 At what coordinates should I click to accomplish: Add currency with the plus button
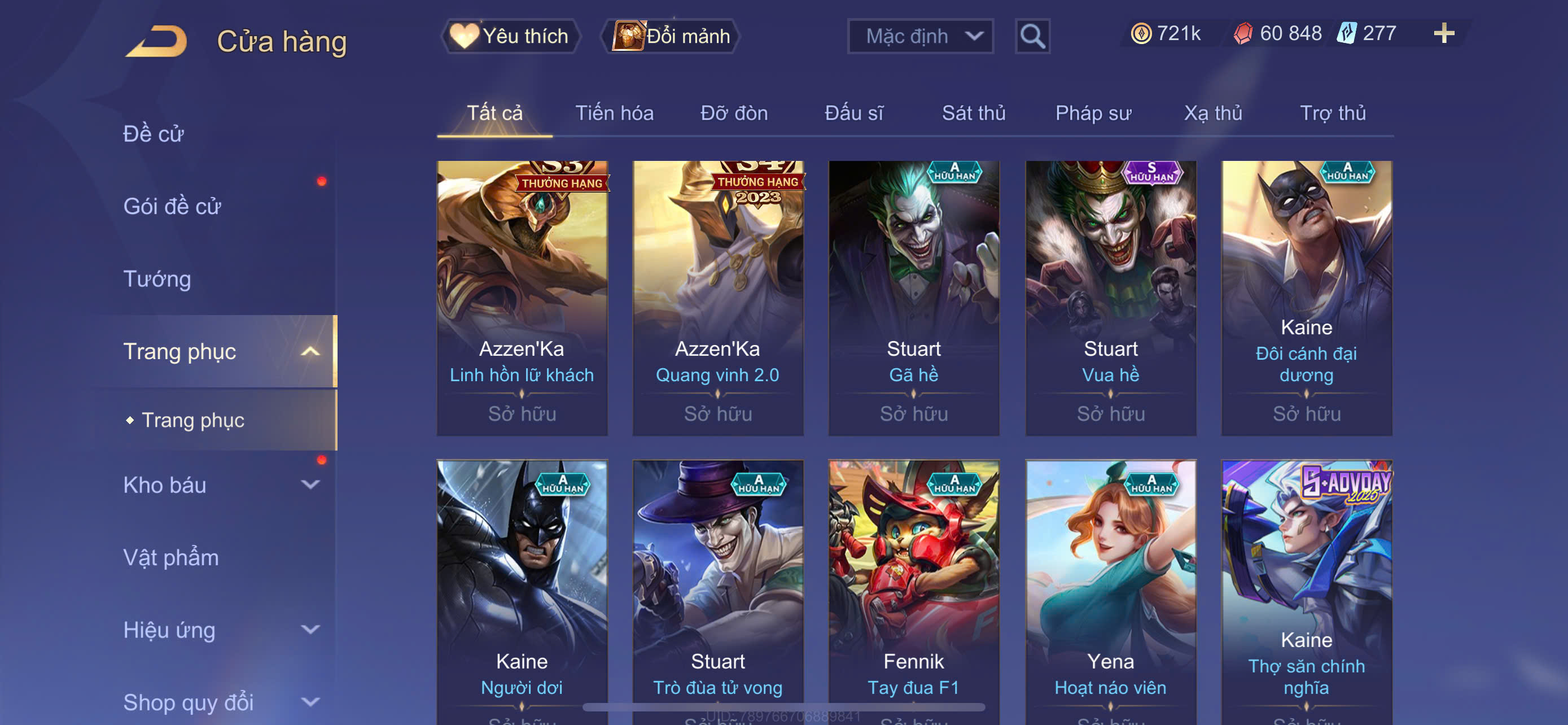point(1443,33)
